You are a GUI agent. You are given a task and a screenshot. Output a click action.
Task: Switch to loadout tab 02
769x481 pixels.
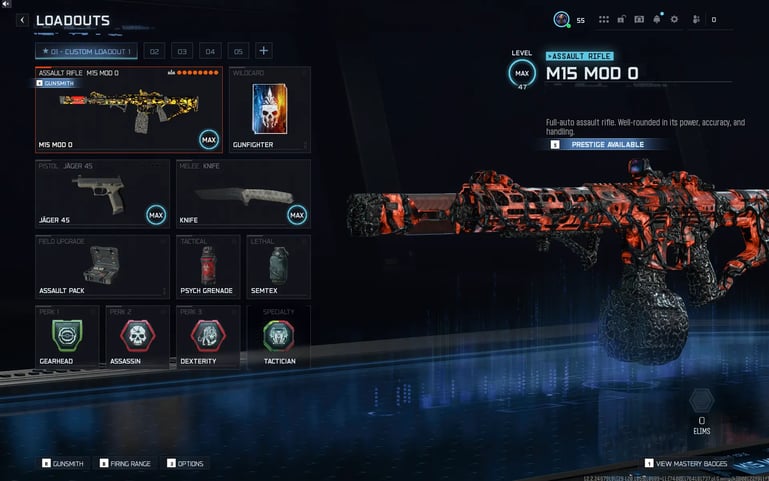click(x=154, y=51)
